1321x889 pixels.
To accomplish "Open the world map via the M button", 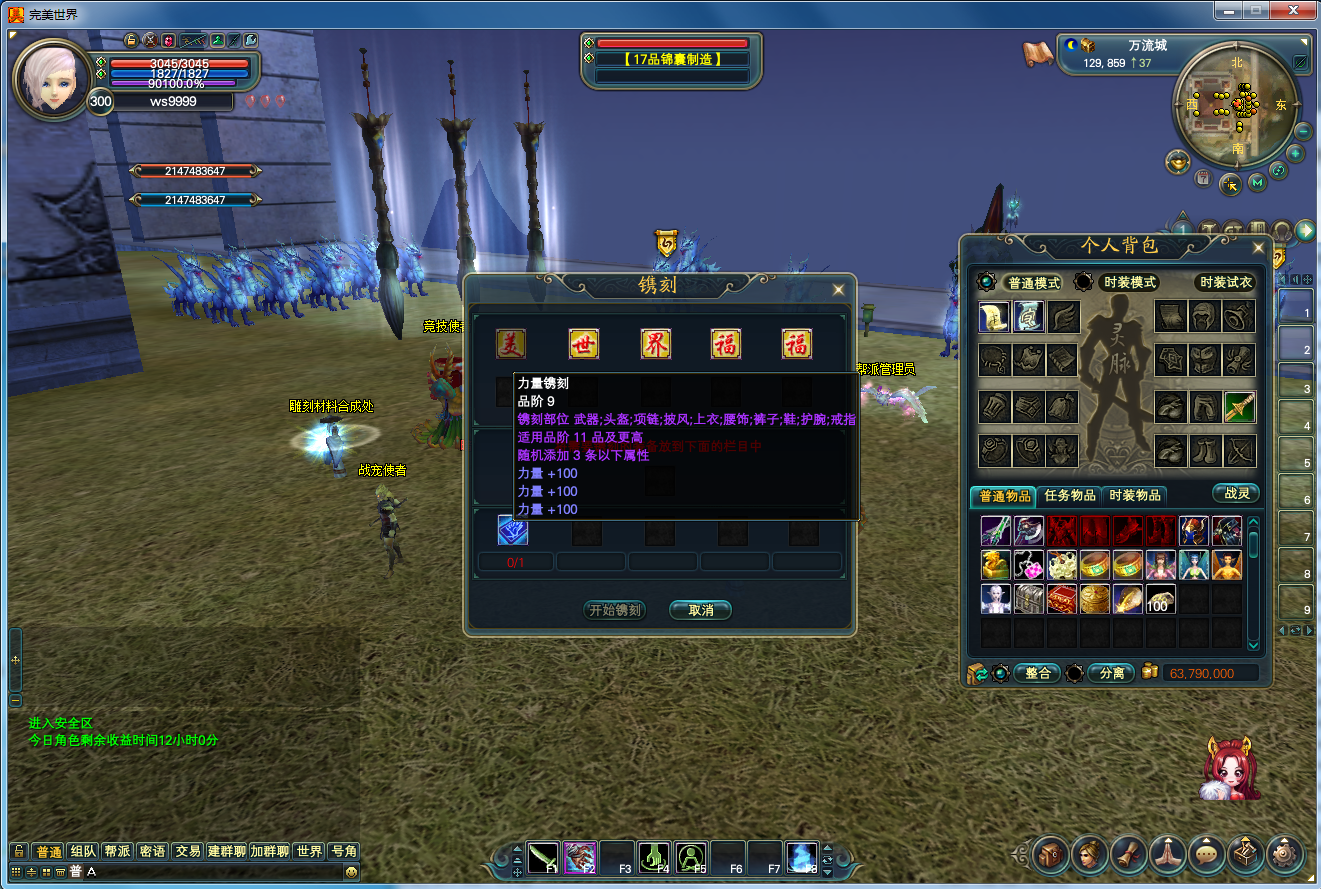I will [x=1257, y=182].
